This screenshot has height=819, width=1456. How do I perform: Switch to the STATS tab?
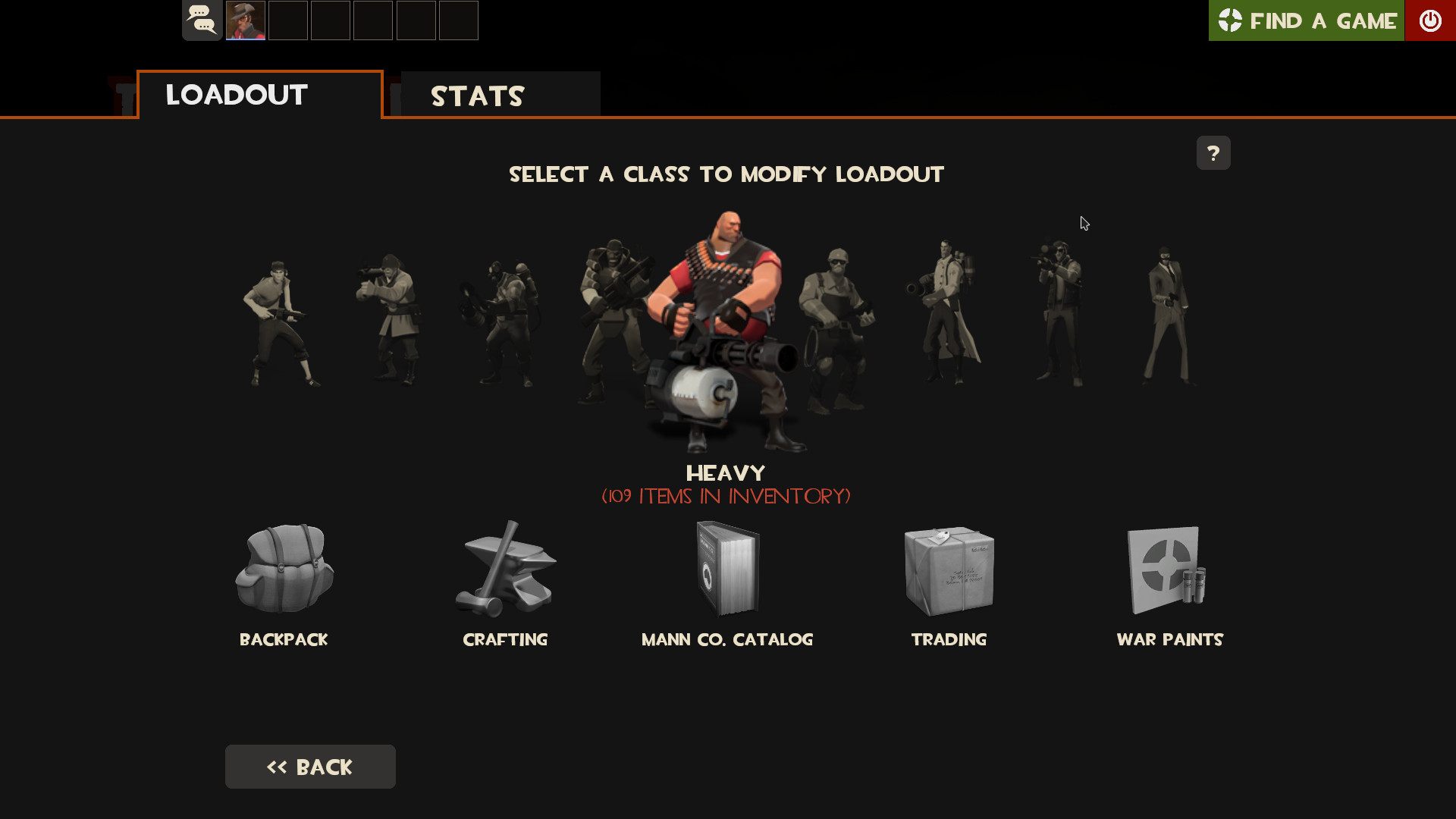click(477, 96)
